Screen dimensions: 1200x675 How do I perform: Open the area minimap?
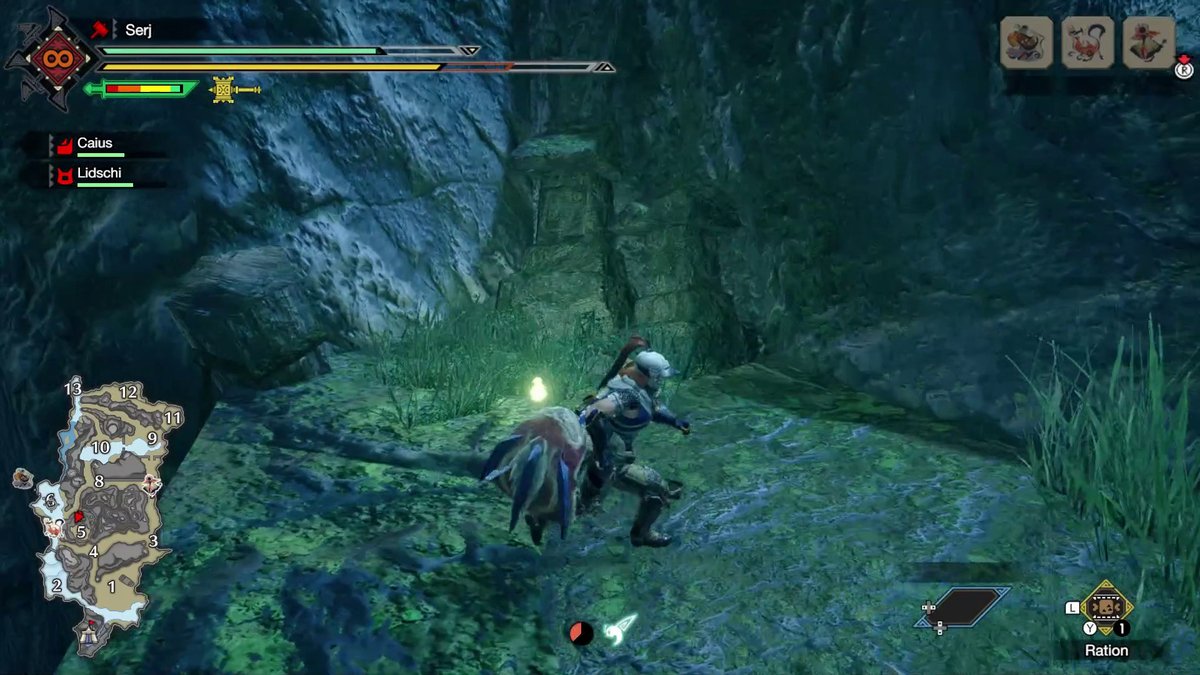click(100, 510)
